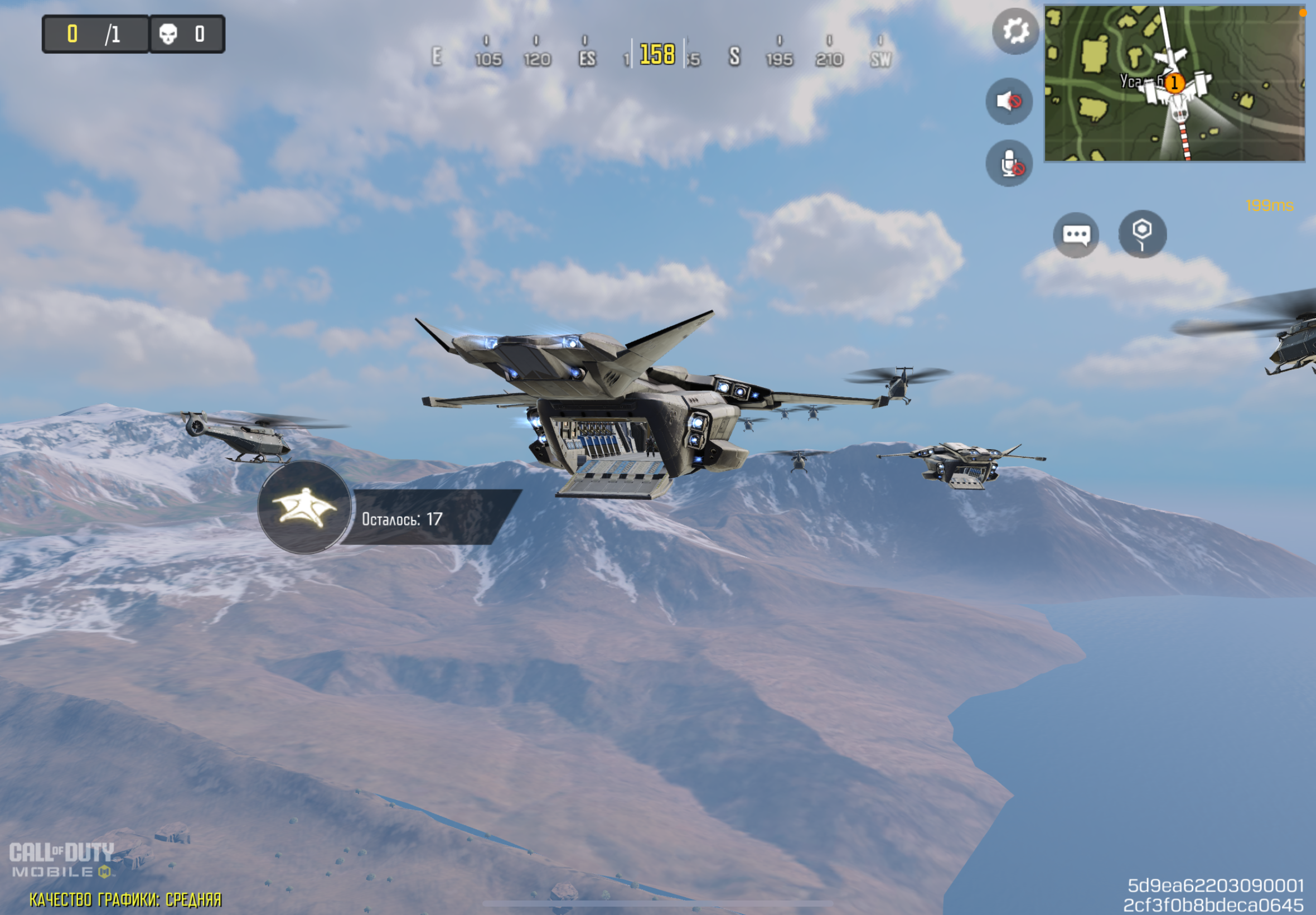
Task: Open the minimap in the corner
Action: click(1174, 84)
